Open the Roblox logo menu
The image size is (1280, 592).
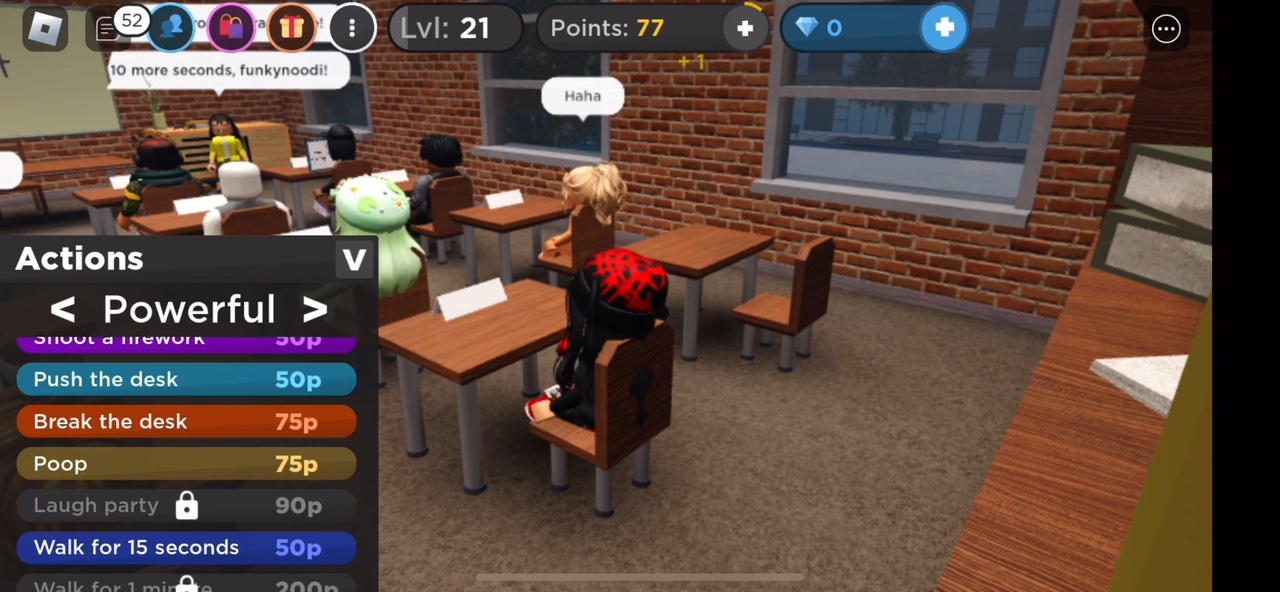coord(45,29)
